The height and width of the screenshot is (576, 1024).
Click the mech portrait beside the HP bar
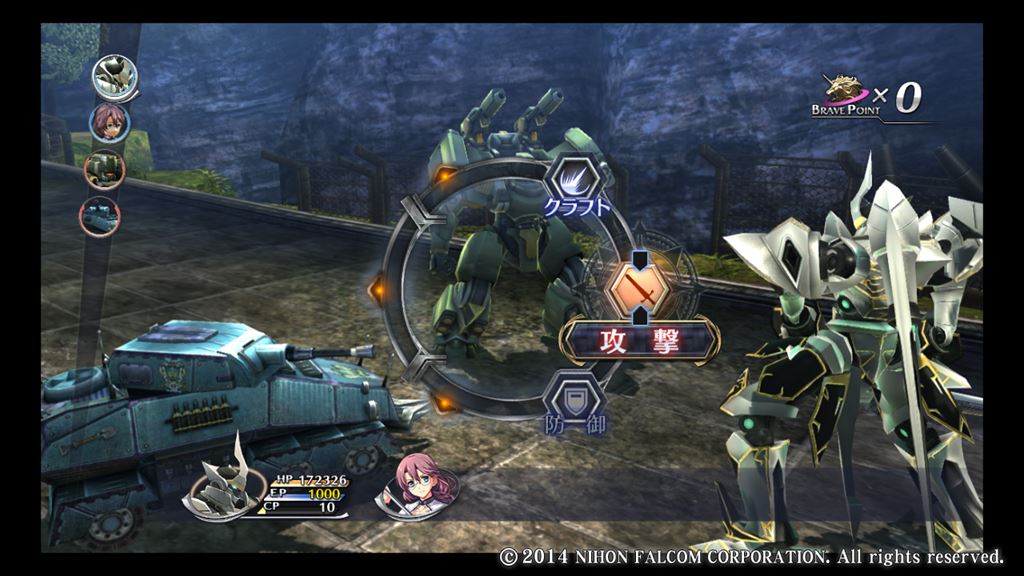(x=225, y=489)
